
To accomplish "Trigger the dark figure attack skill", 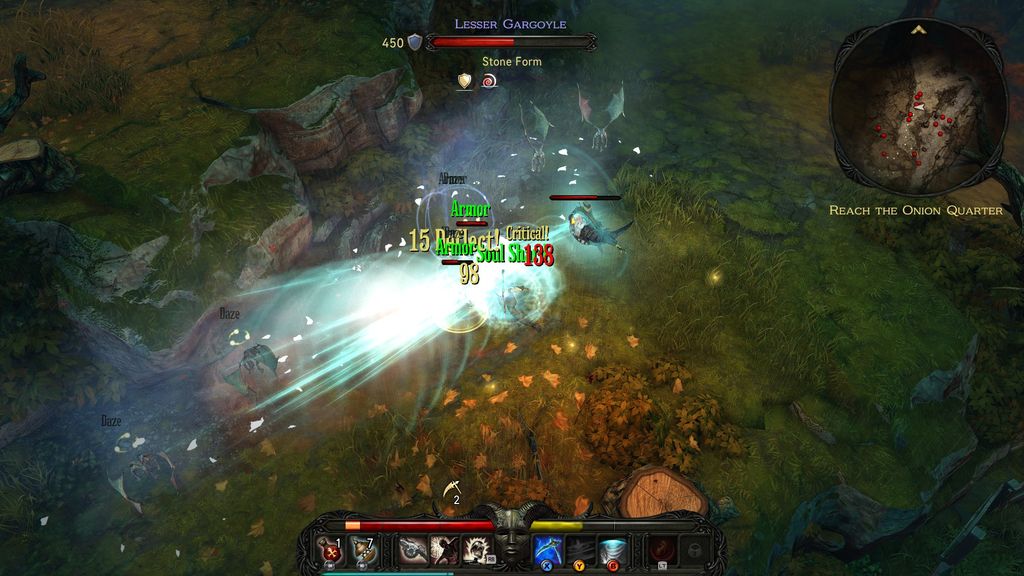I will click(445, 549).
